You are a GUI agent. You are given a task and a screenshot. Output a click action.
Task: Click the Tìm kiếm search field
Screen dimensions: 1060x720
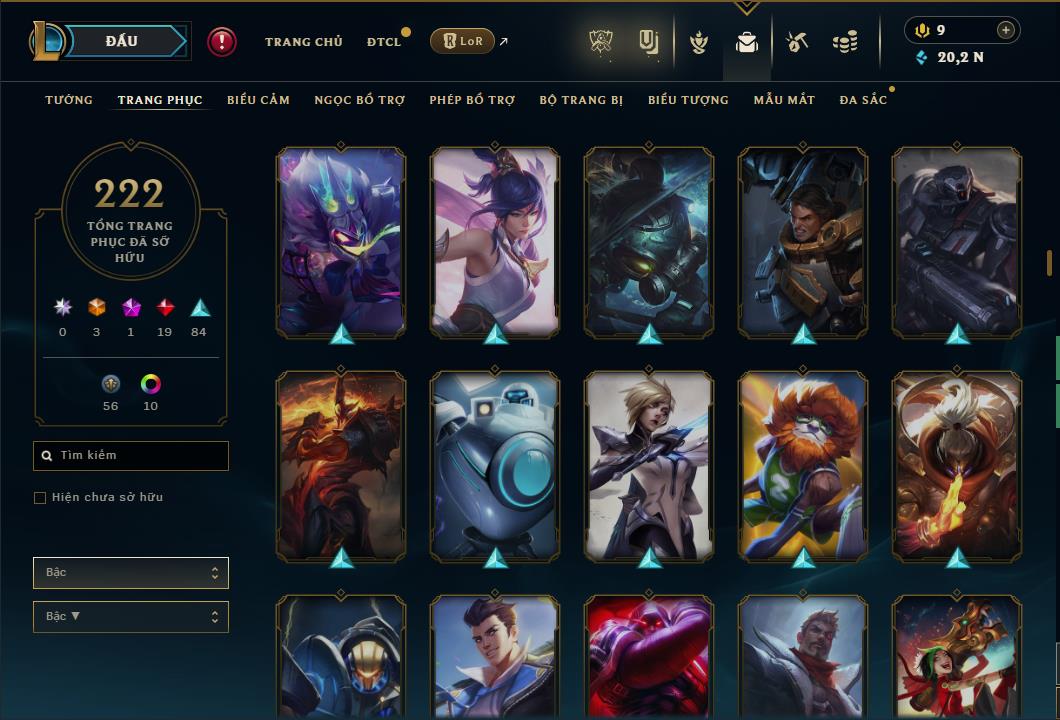point(131,456)
